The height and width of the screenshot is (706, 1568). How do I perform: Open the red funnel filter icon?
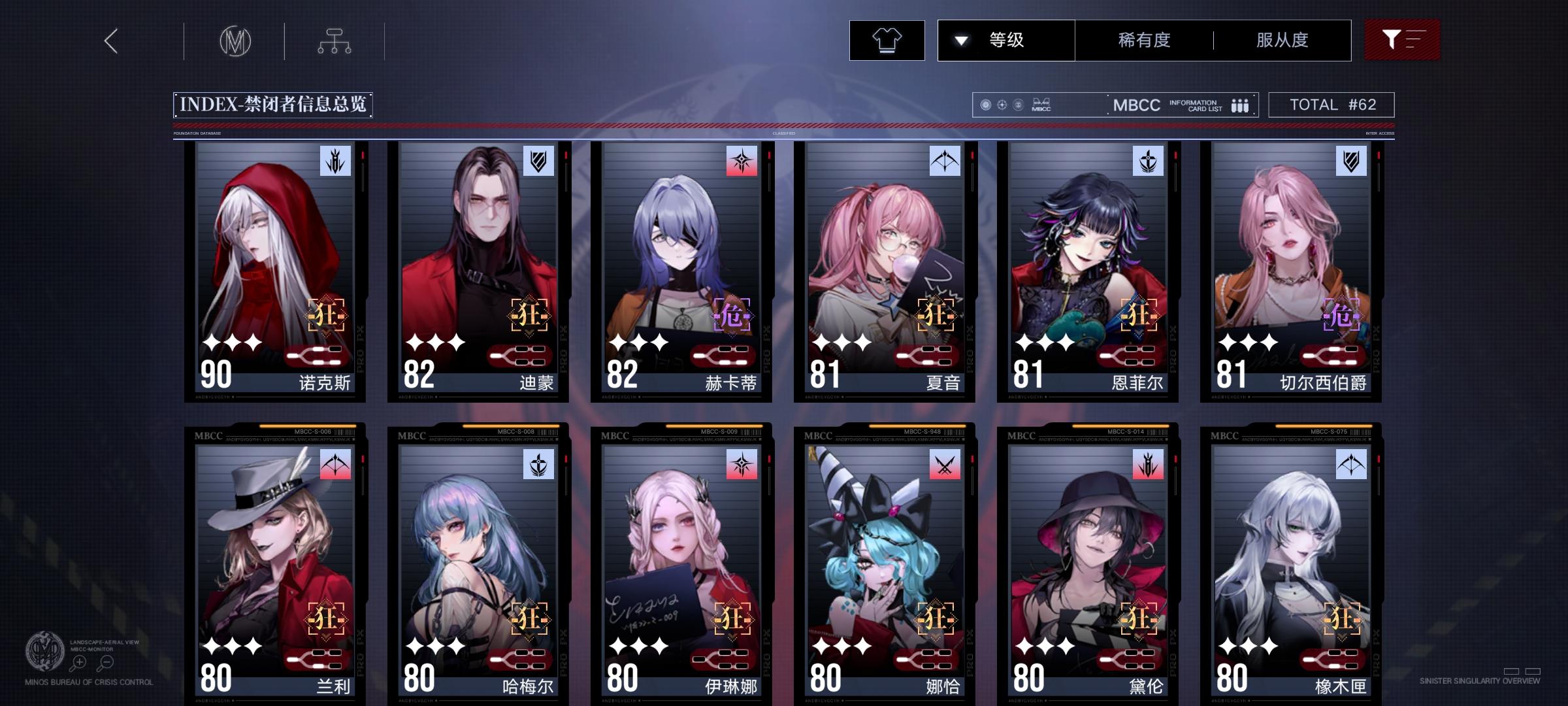pyautogui.click(x=1401, y=40)
